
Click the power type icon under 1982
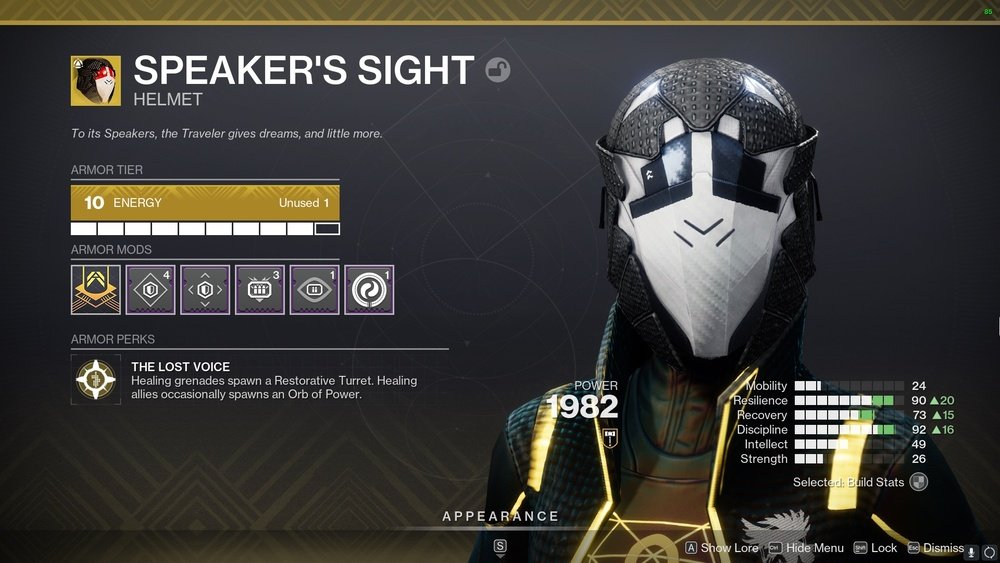[x=609, y=437]
